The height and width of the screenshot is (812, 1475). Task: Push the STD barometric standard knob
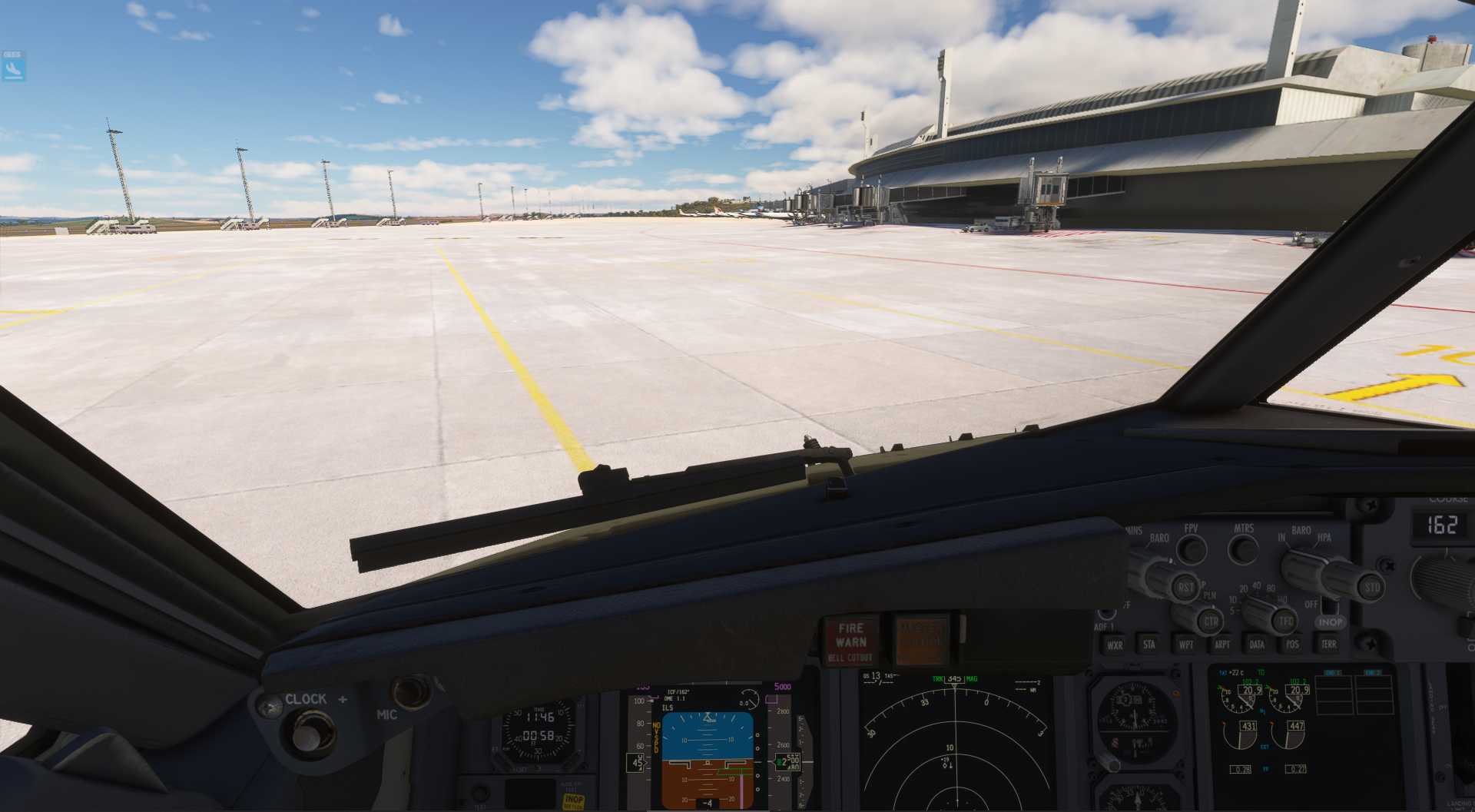coord(1370,588)
